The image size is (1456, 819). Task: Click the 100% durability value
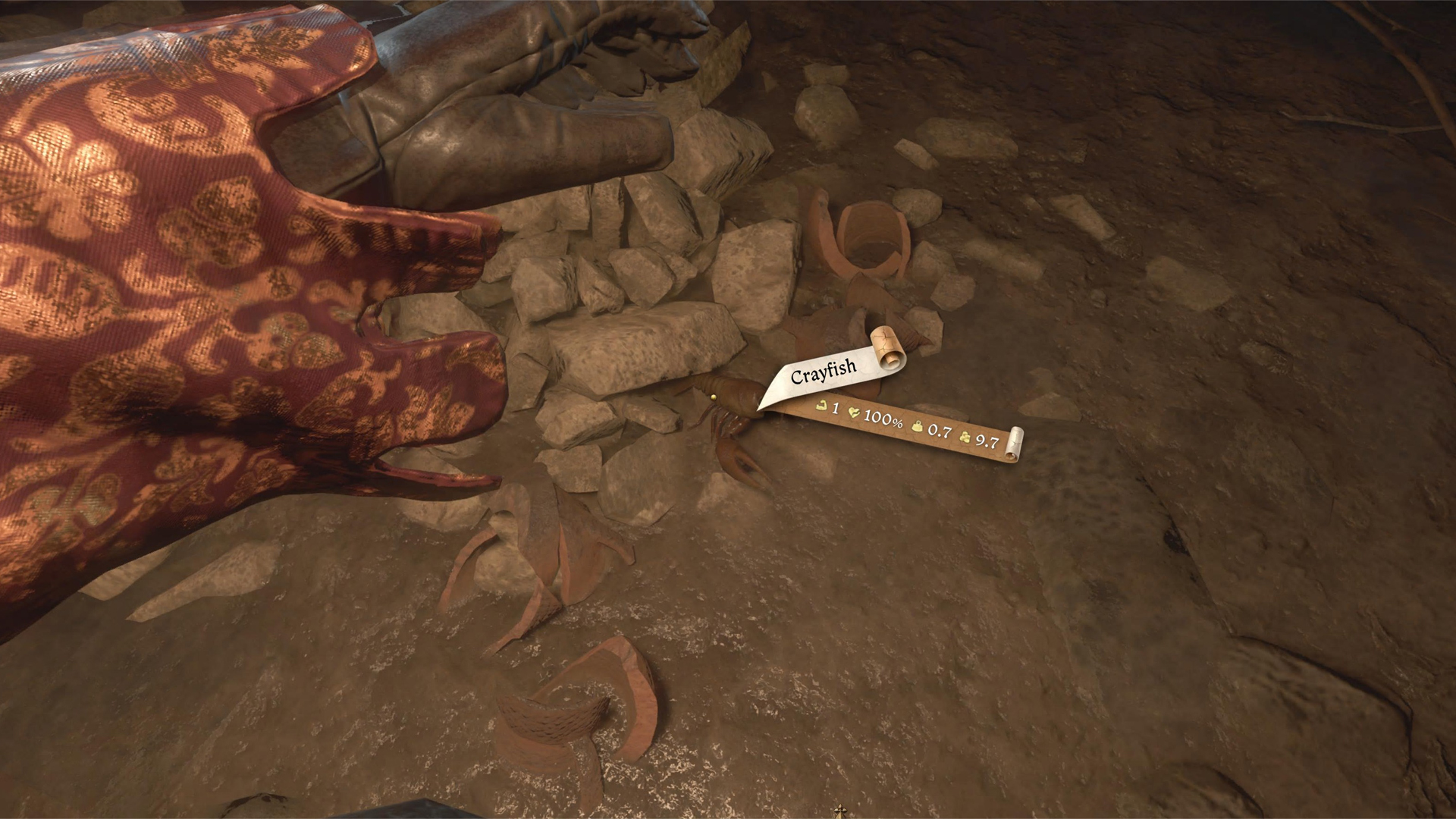(x=882, y=419)
